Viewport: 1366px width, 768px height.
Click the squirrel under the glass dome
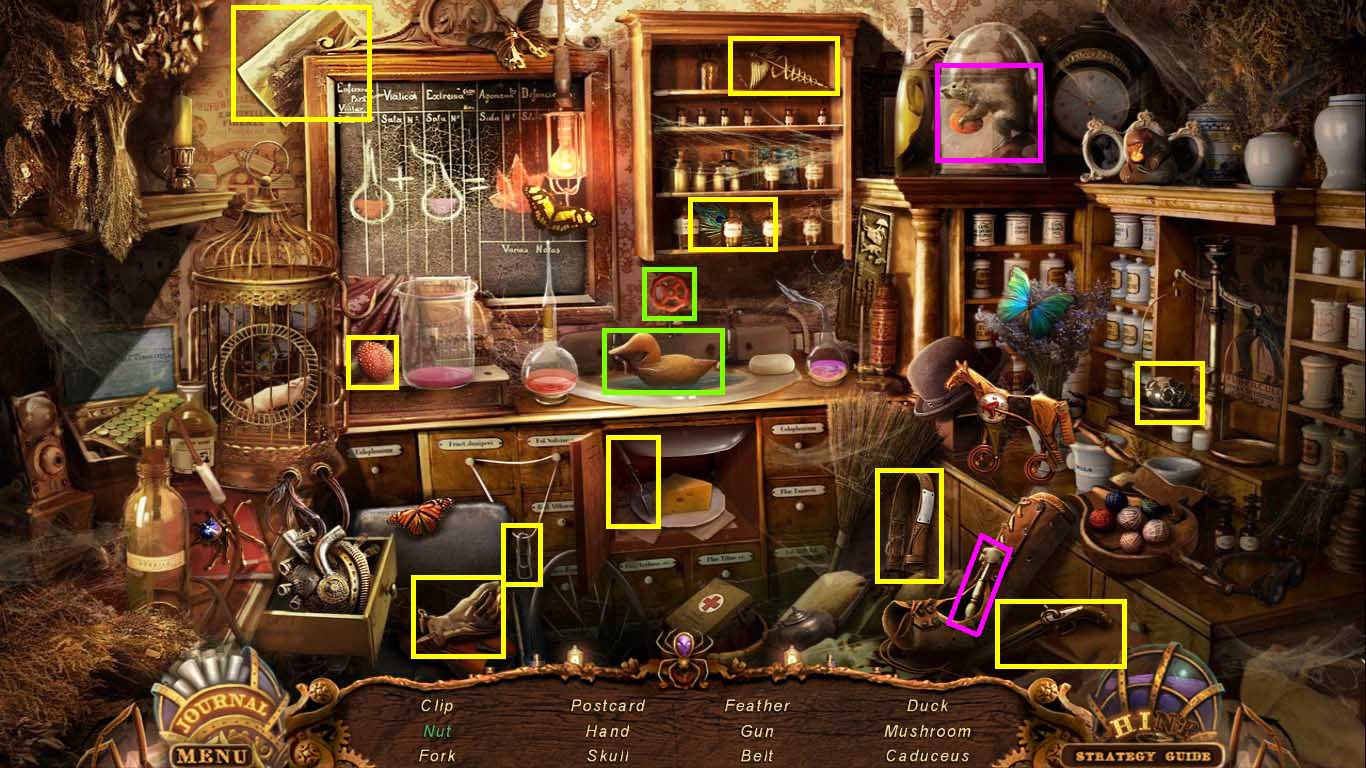click(x=990, y=113)
